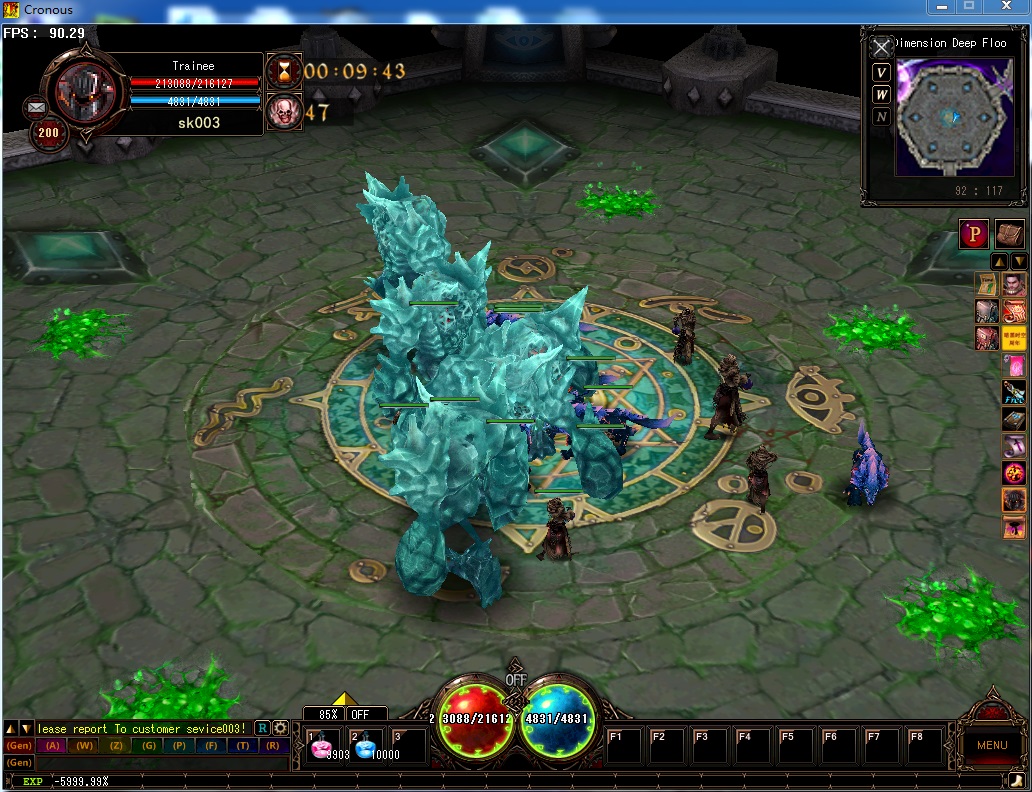
Task: Close the minimap panel
Action: [x=881, y=47]
